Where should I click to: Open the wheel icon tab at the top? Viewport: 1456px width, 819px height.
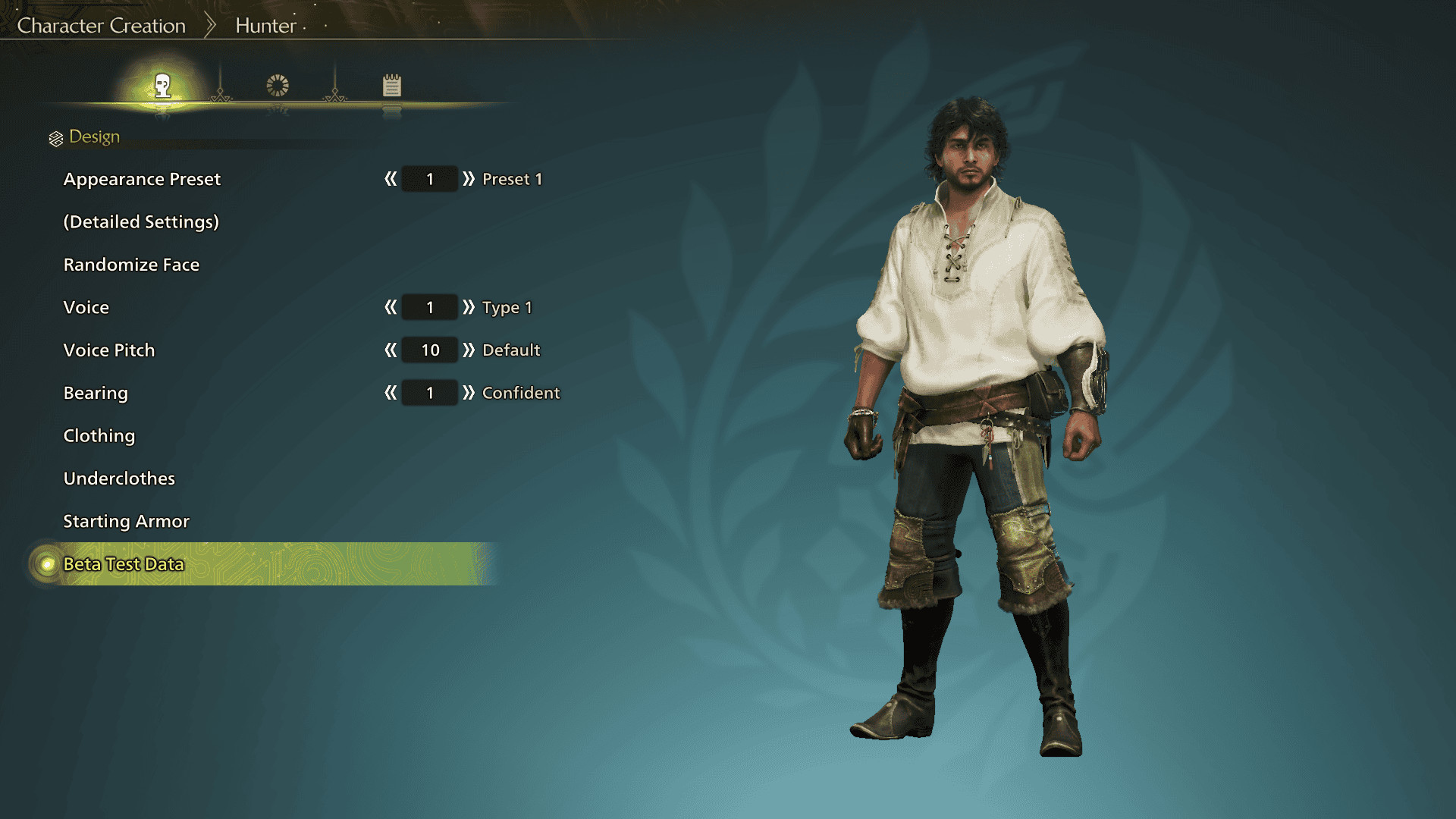(278, 86)
